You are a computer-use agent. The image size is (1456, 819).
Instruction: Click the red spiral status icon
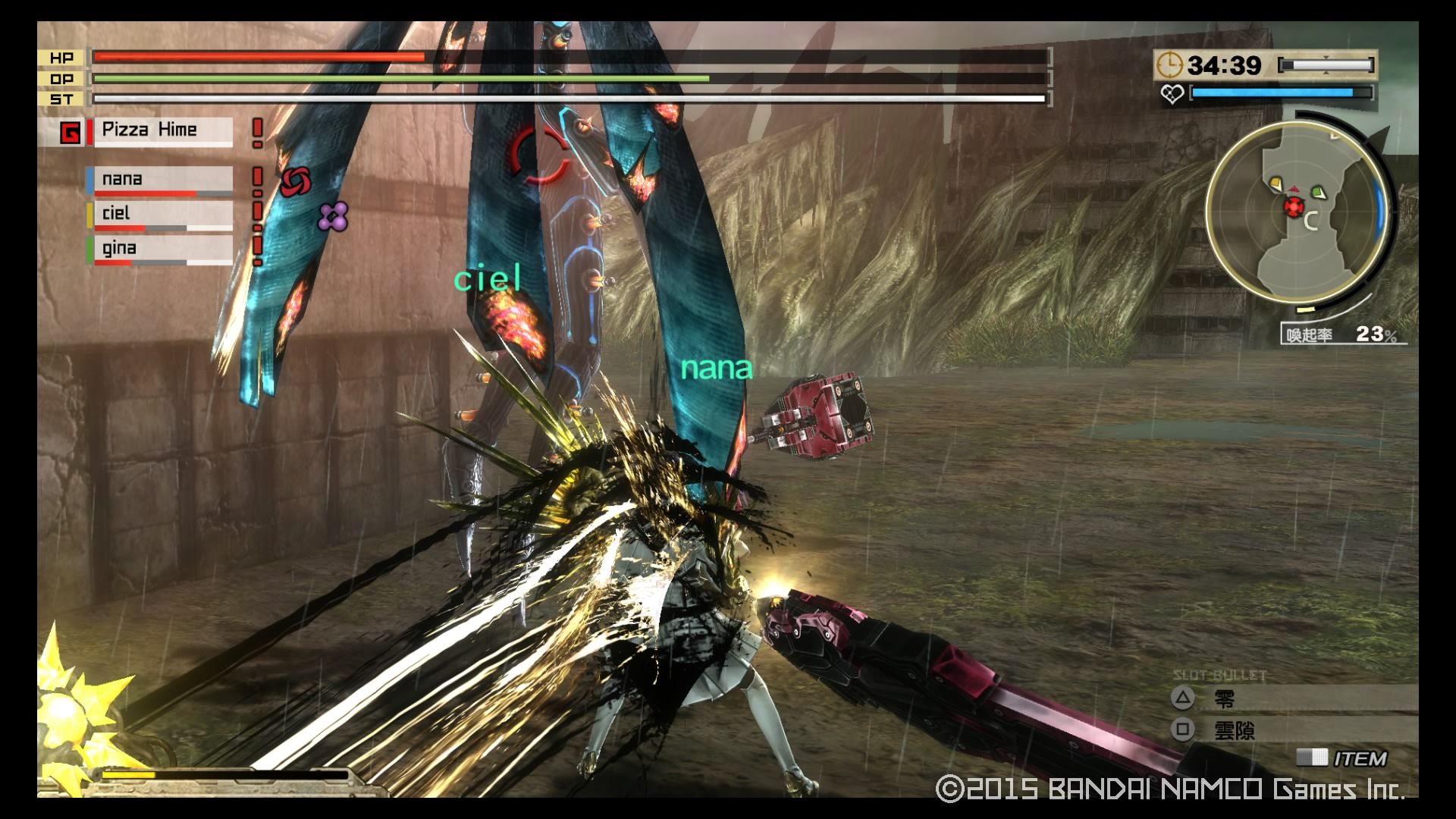[295, 182]
